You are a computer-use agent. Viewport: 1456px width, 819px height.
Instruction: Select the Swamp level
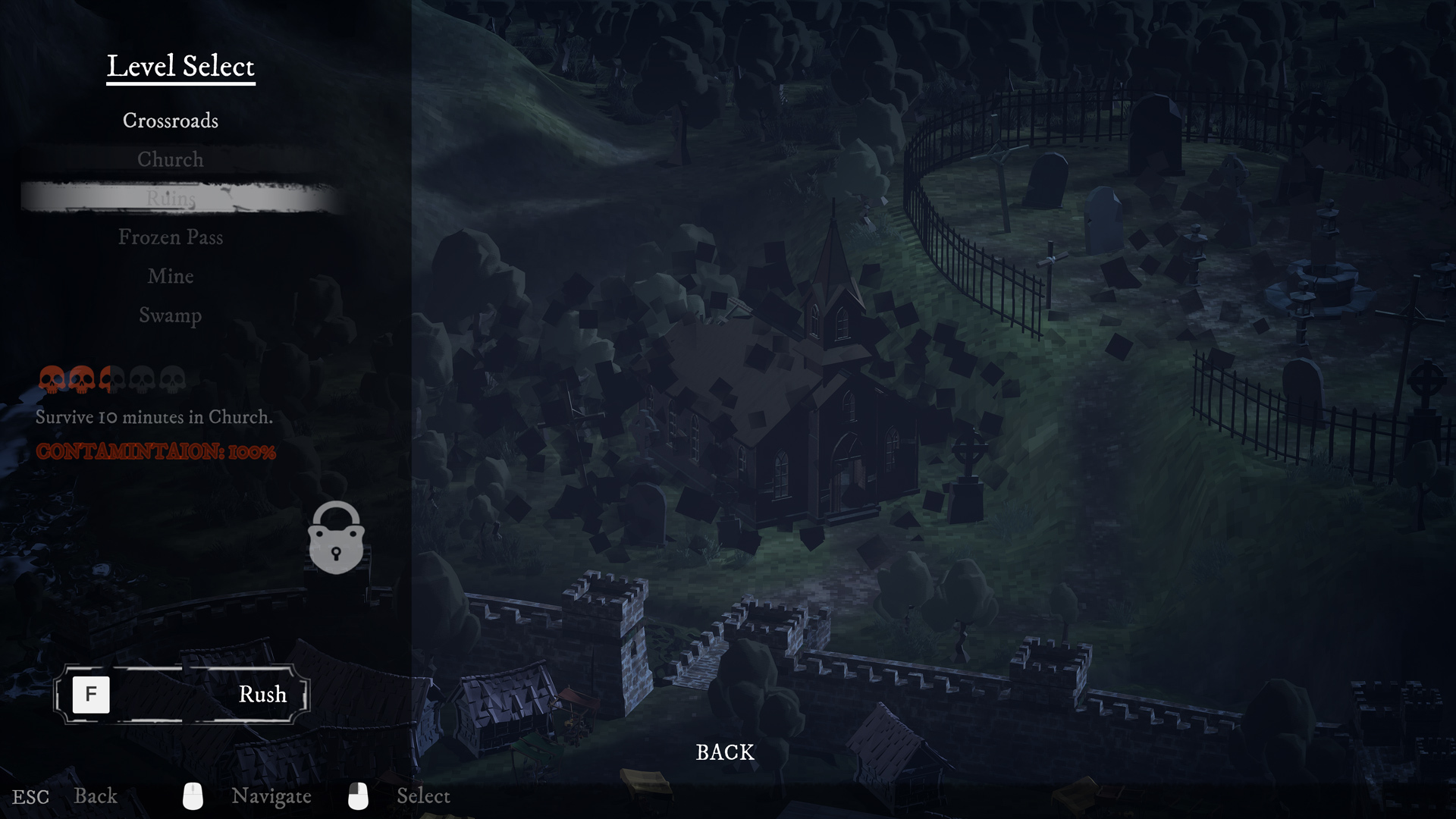tap(170, 315)
